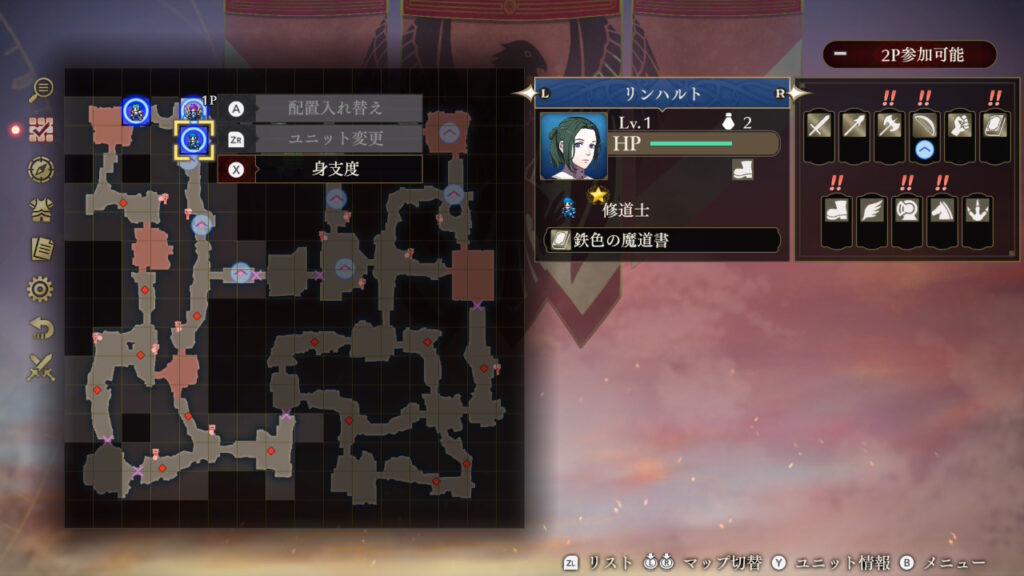This screenshot has width=1024, height=576.
Task: Select the deployment checklist sidebar icon
Action: pyautogui.click(x=41, y=129)
